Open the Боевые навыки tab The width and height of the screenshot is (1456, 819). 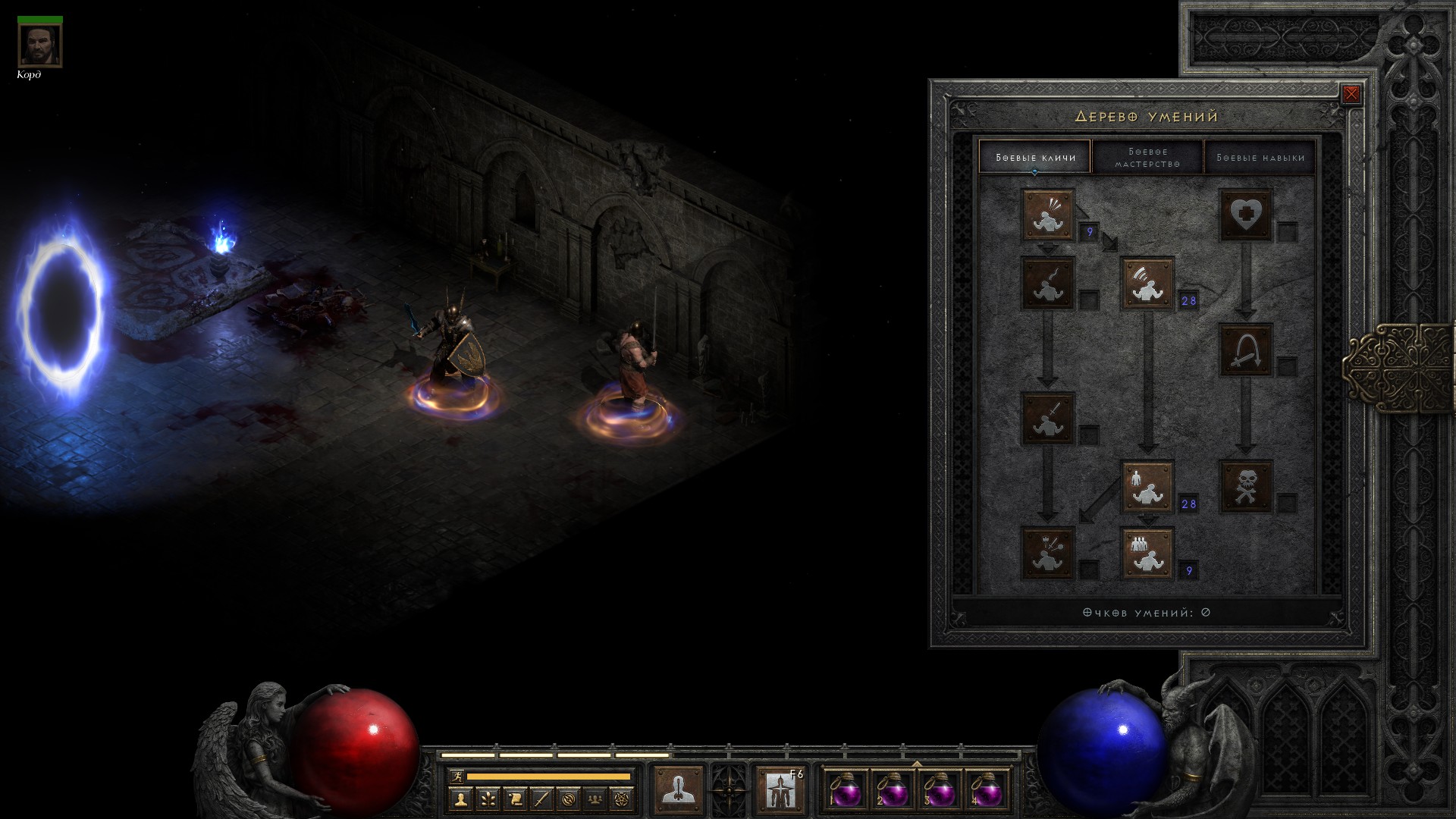pos(1260,157)
